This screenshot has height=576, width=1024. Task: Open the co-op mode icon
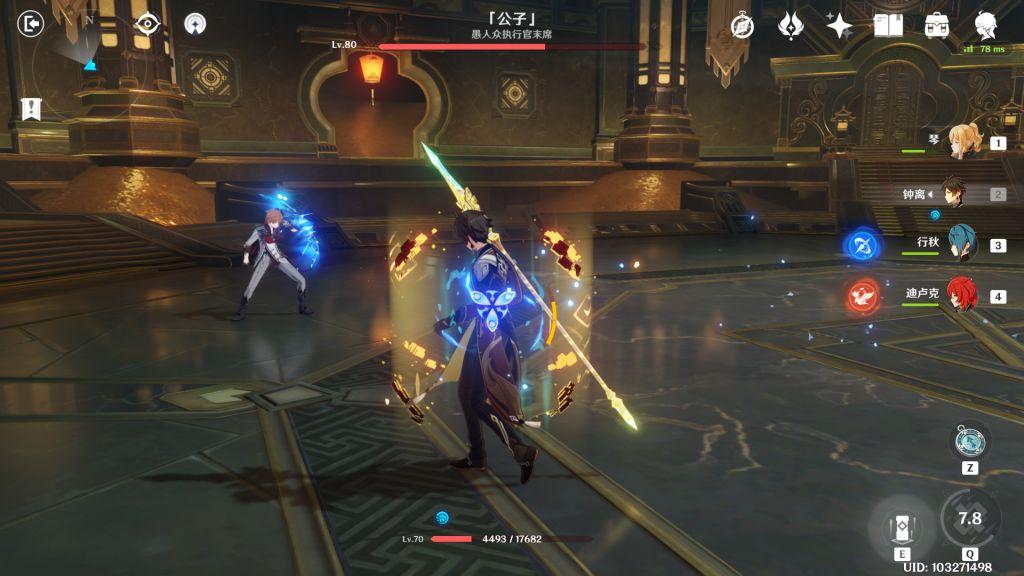click(196, 24)
